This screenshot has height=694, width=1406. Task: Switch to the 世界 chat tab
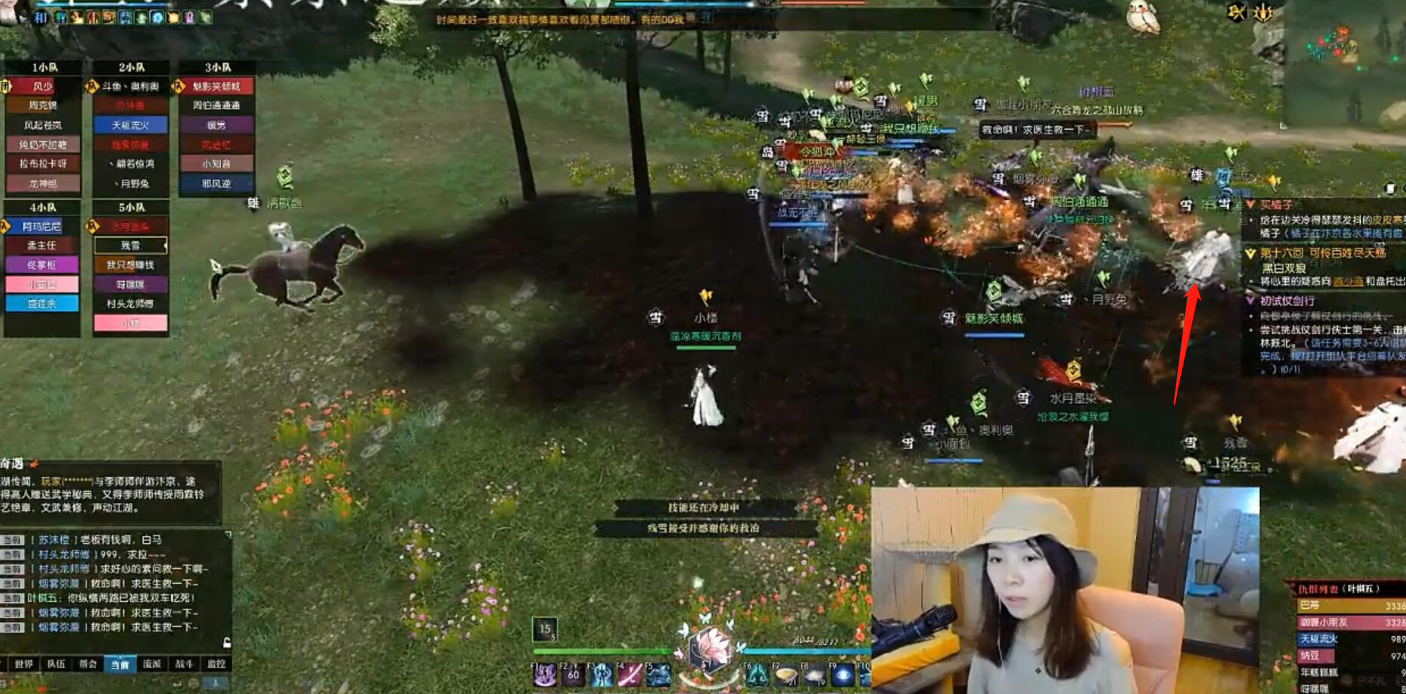(x=22, y=664)
